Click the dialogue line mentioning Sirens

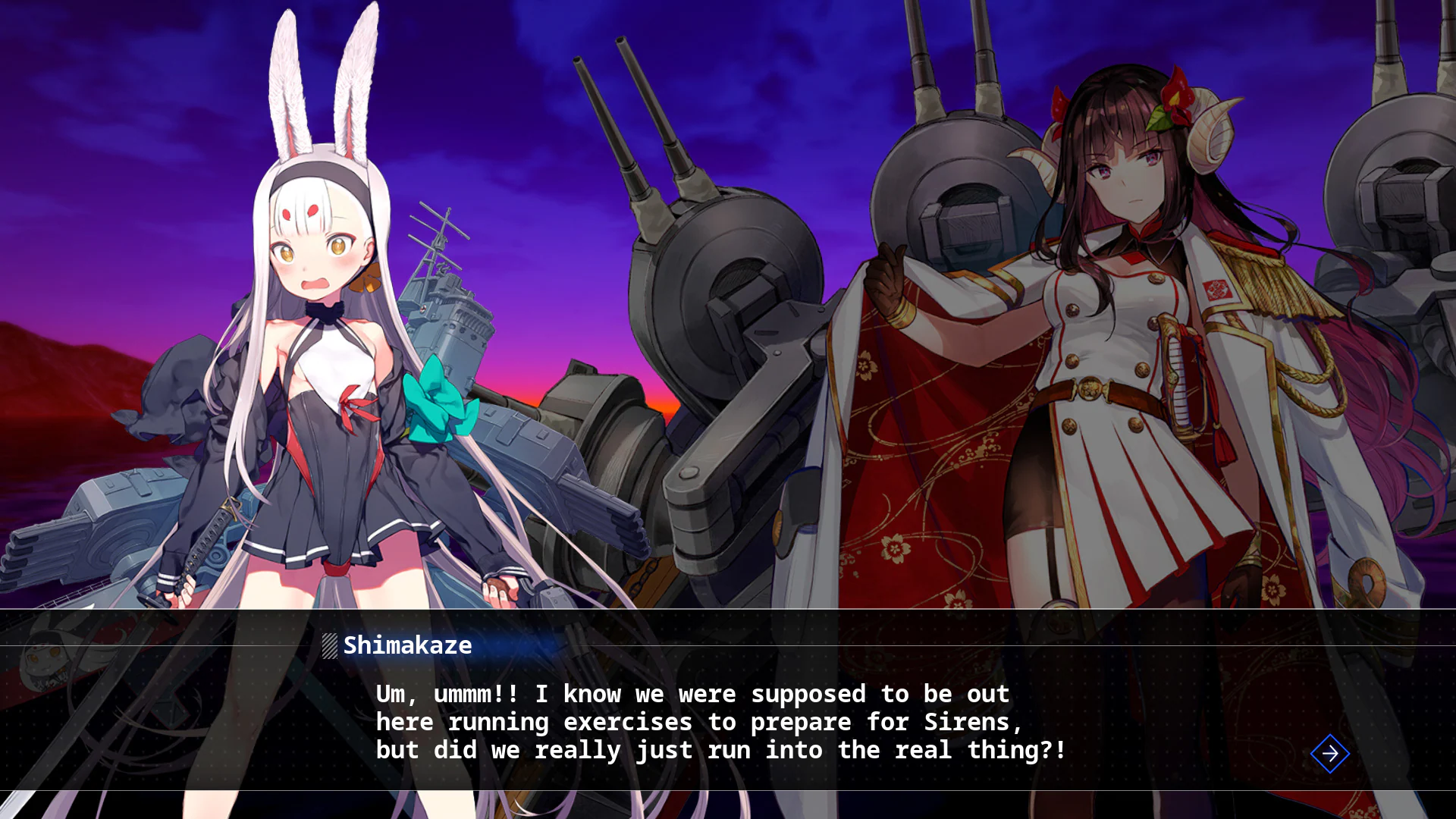click(x=699, y=722)
